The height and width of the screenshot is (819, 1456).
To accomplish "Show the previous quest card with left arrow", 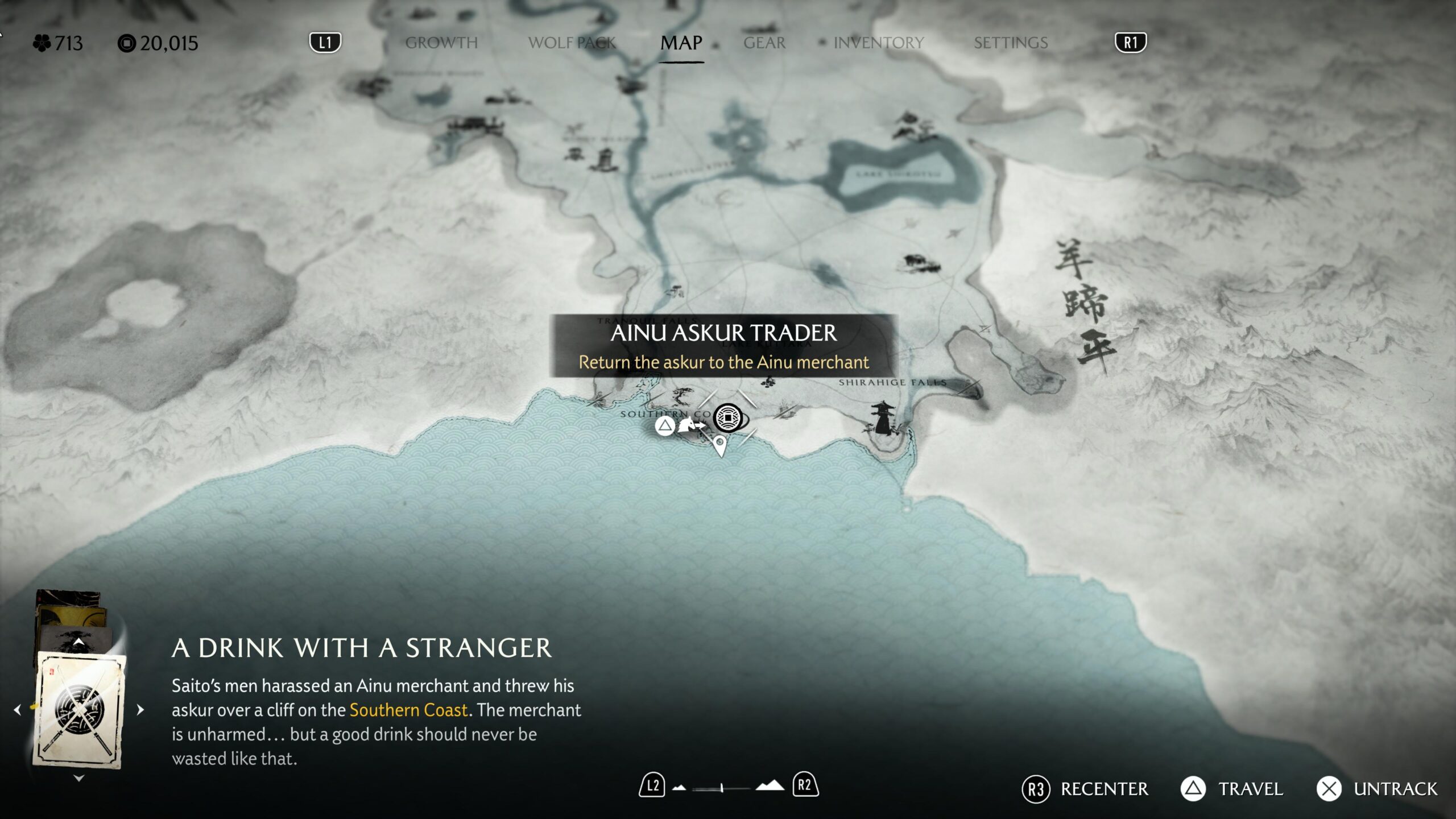I will click(18, 710).
